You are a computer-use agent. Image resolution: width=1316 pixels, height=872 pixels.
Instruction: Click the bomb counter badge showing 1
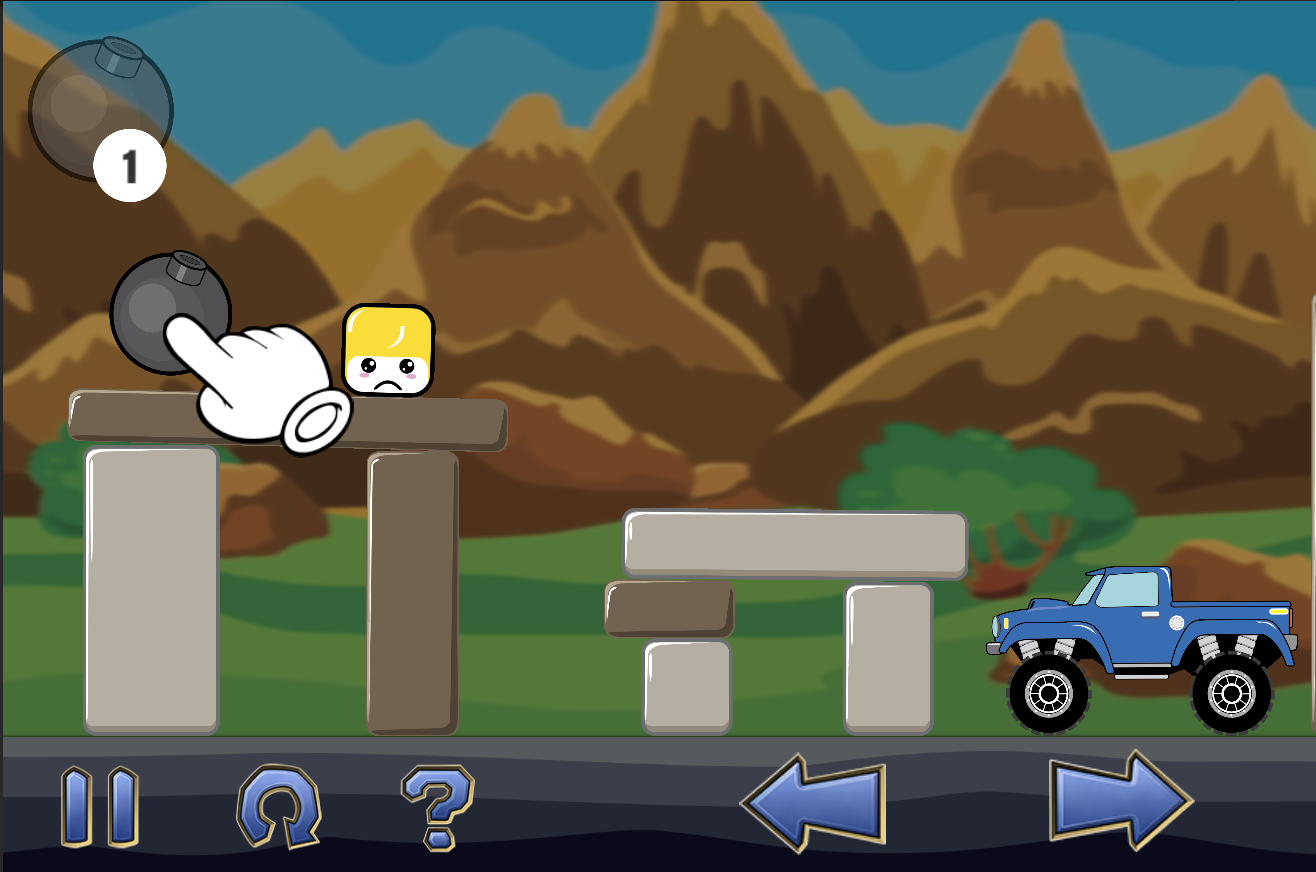click(x=128, y=166)
